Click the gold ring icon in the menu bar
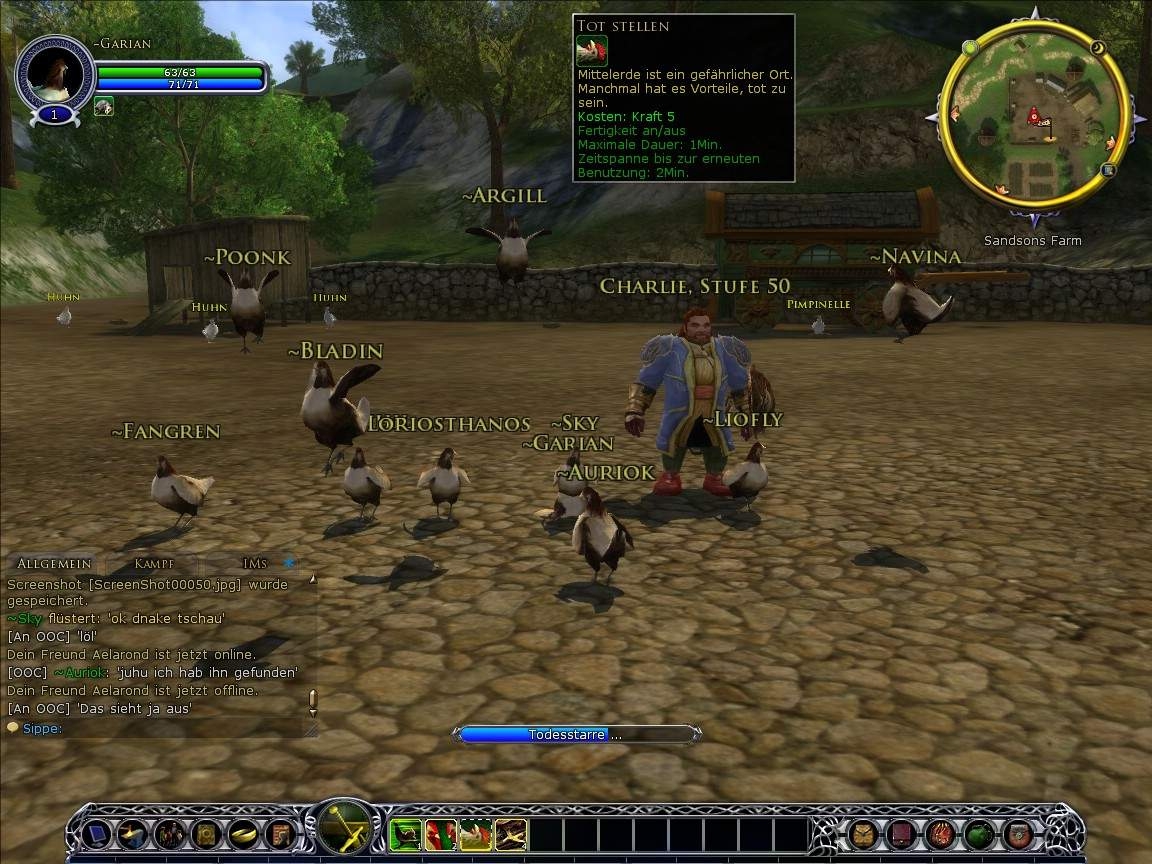1152x864 pixels. 244,833
